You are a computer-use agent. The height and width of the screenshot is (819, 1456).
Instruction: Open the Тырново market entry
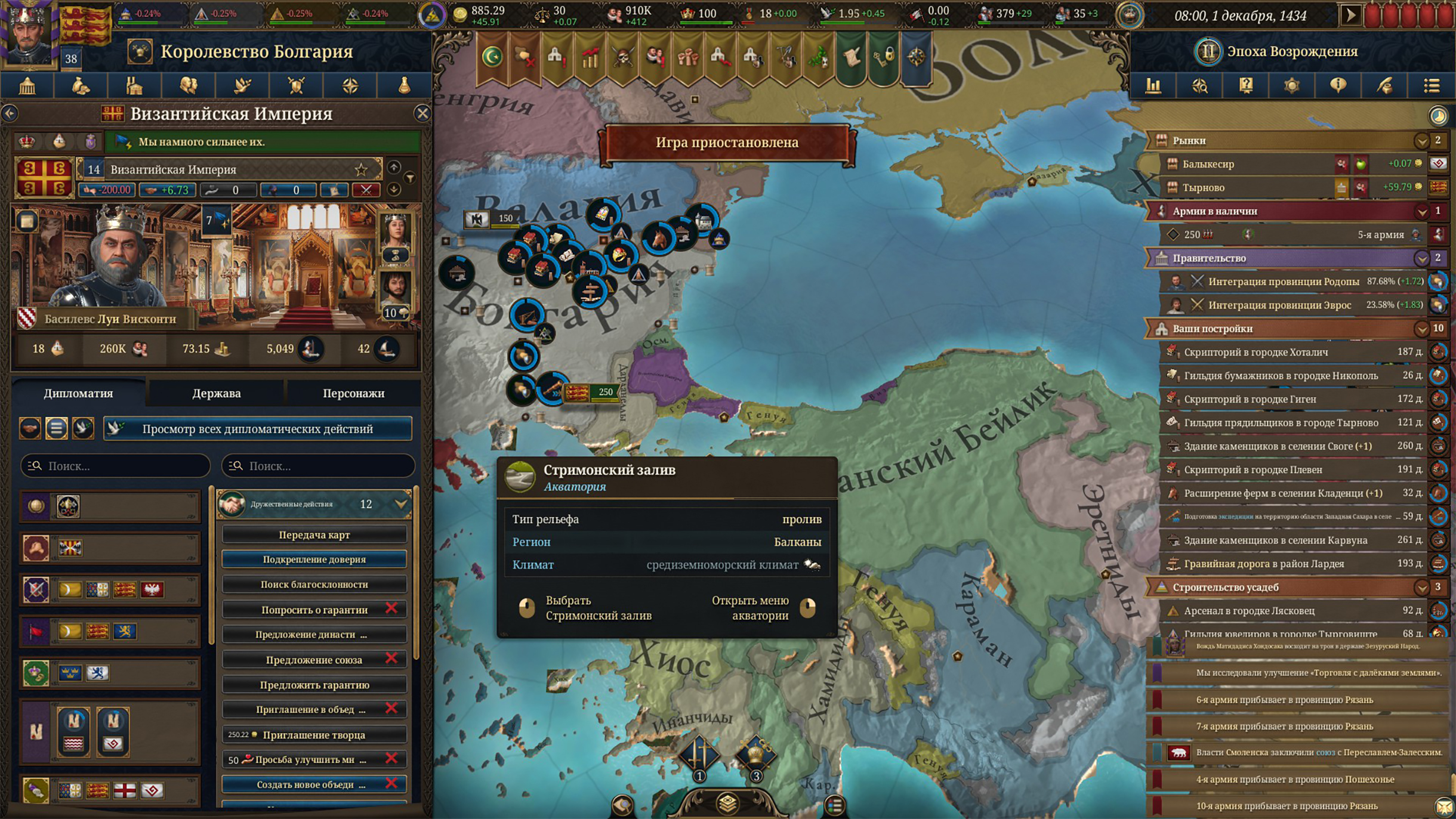1253,187
